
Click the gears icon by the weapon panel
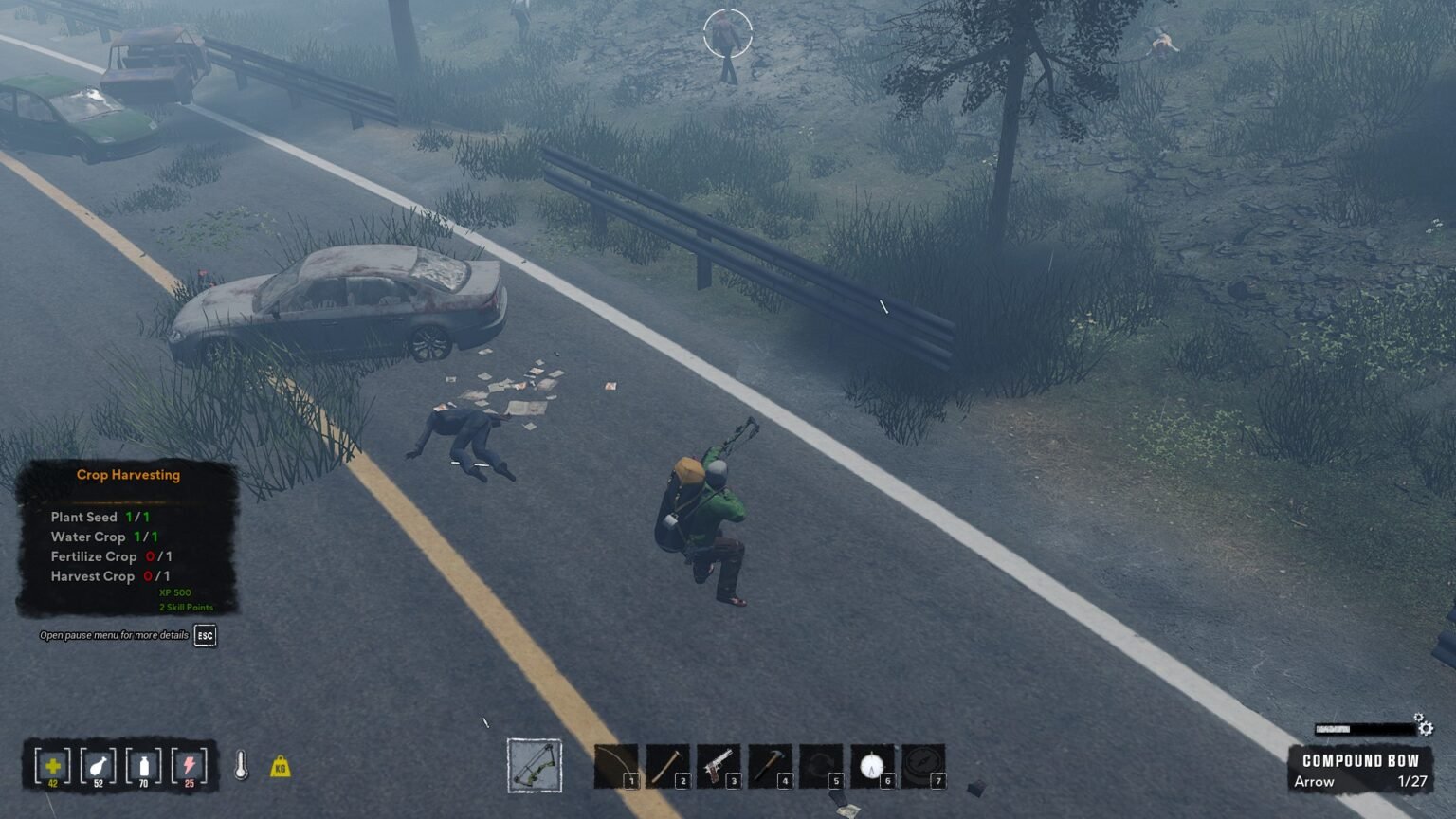(x=1424, y=726)
